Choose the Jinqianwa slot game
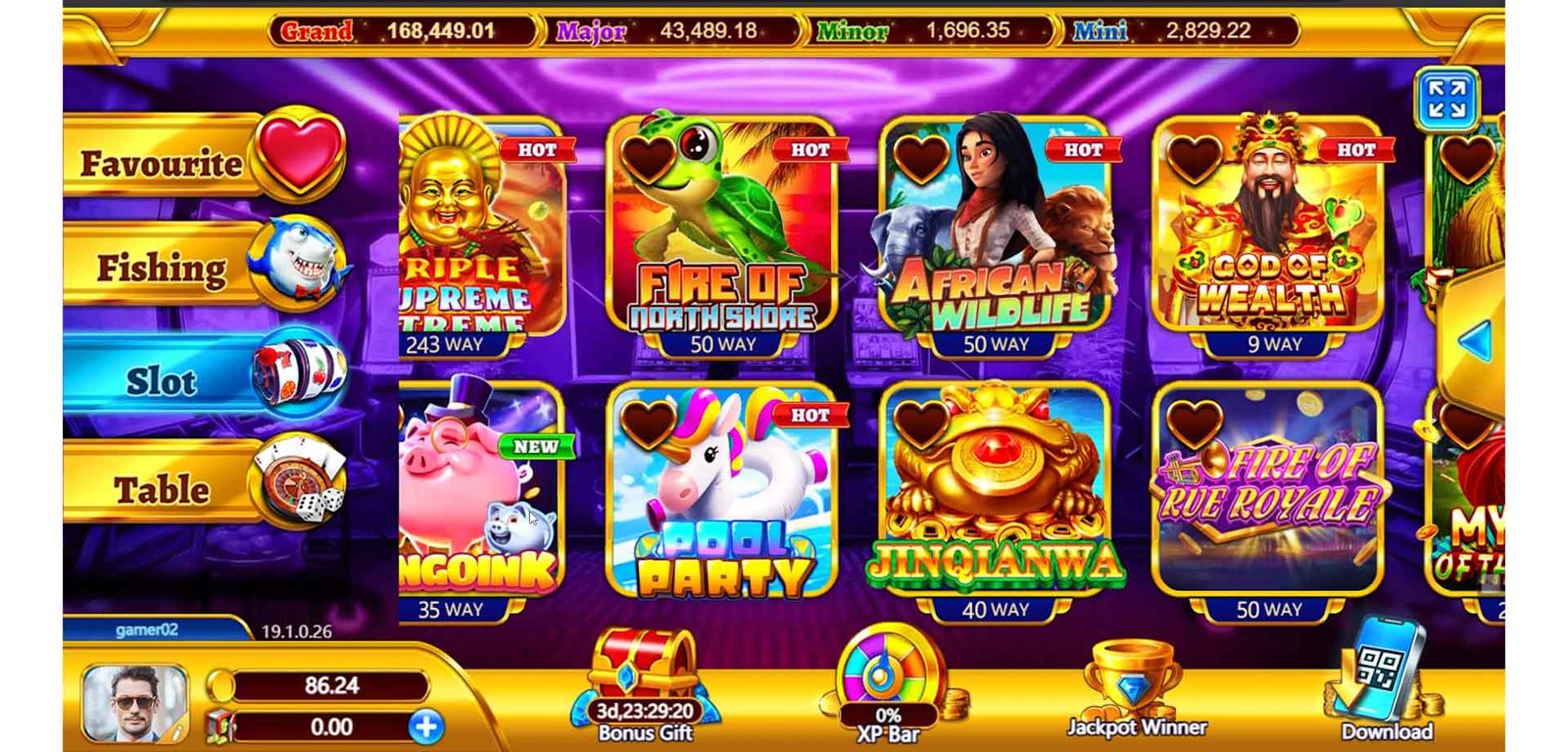Screen dimensions: 1568x752 pos(995,500)
